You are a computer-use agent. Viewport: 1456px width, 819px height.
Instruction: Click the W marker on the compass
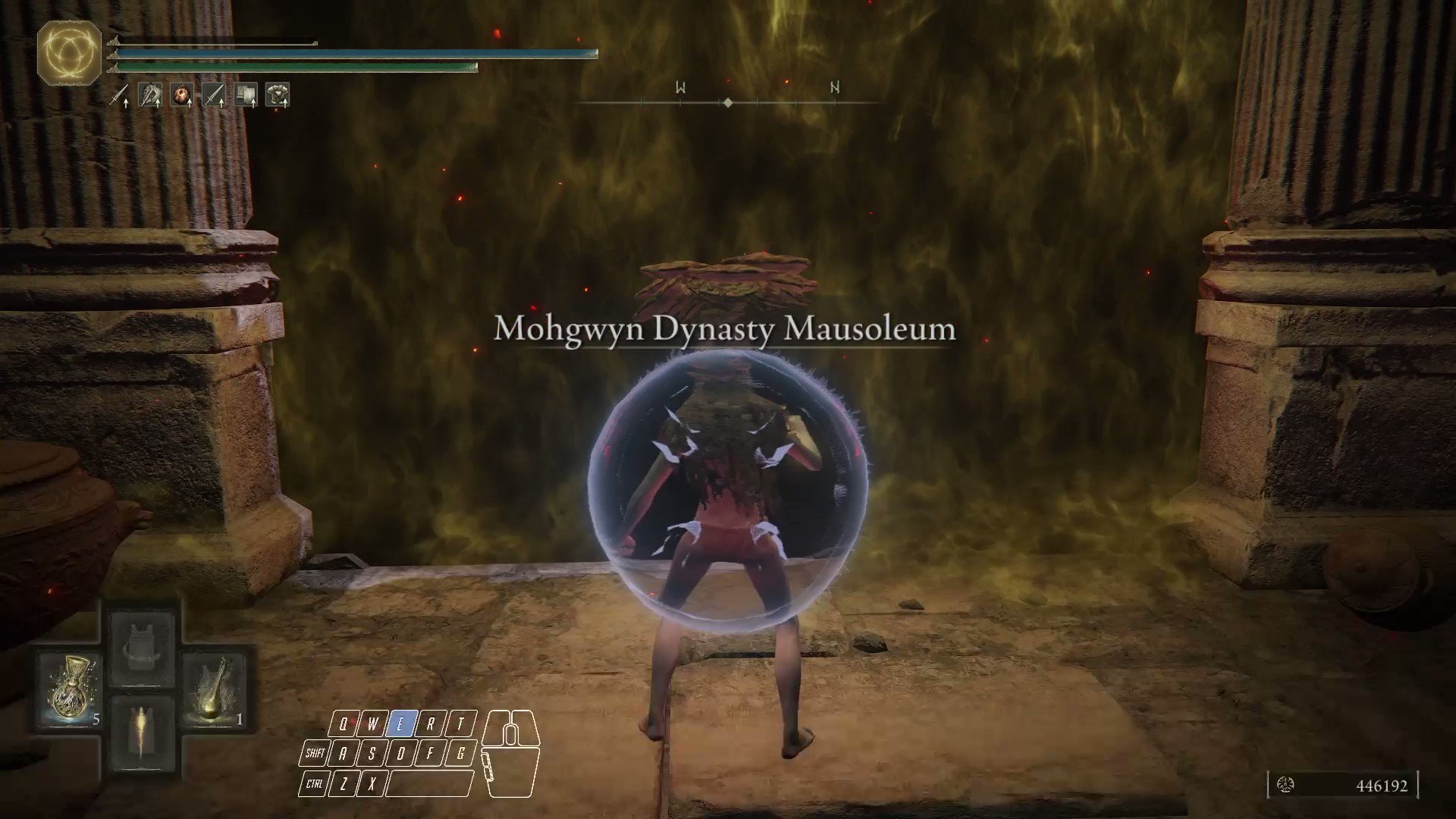(x=678, y=88)
